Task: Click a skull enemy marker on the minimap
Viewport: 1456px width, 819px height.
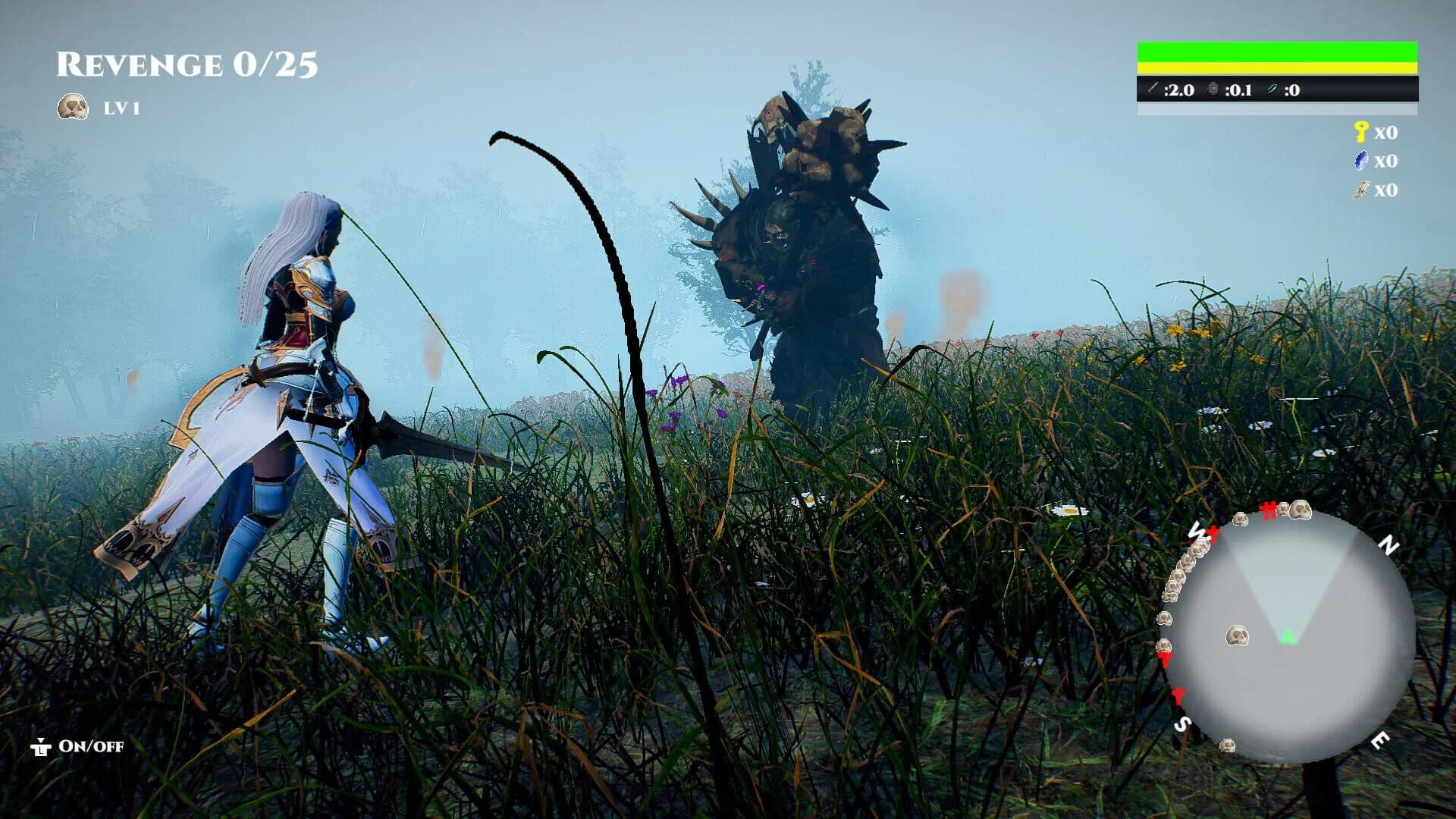Action: point(1237,635)
